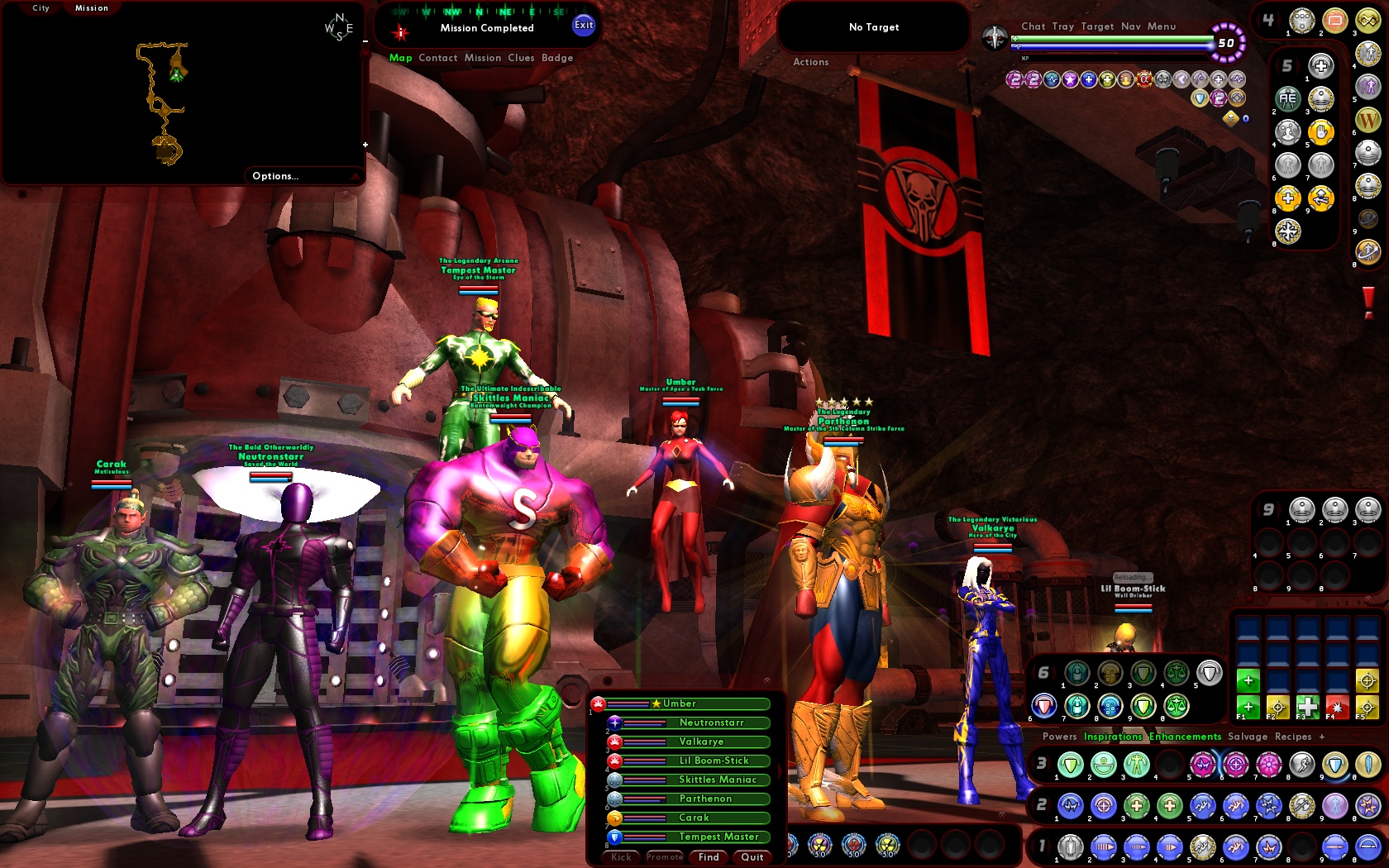Switch to the Clues tab in the mission window

pyautogui.click(x=521, y=58)
